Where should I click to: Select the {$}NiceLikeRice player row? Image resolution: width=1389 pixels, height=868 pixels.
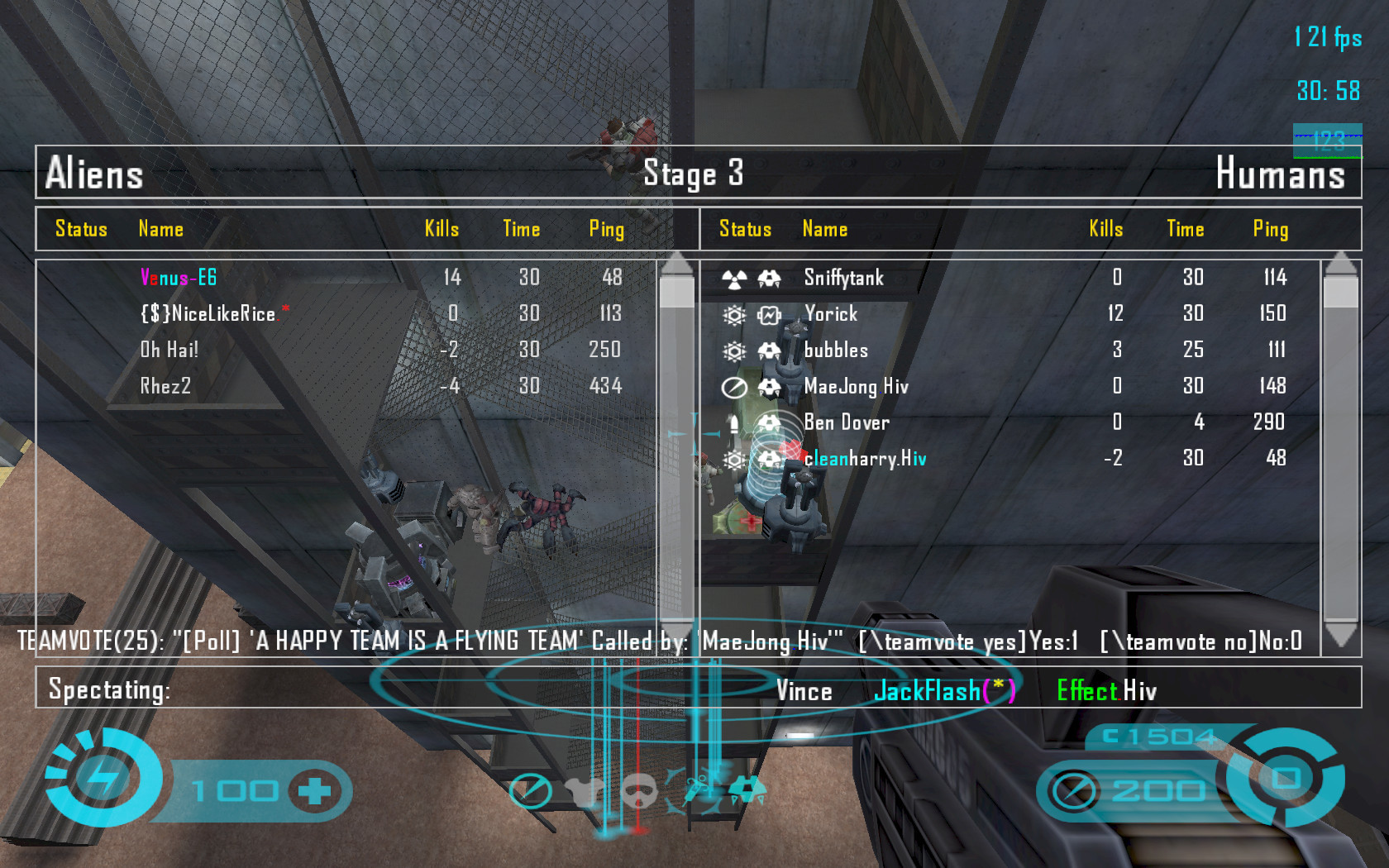coord(208,314)
